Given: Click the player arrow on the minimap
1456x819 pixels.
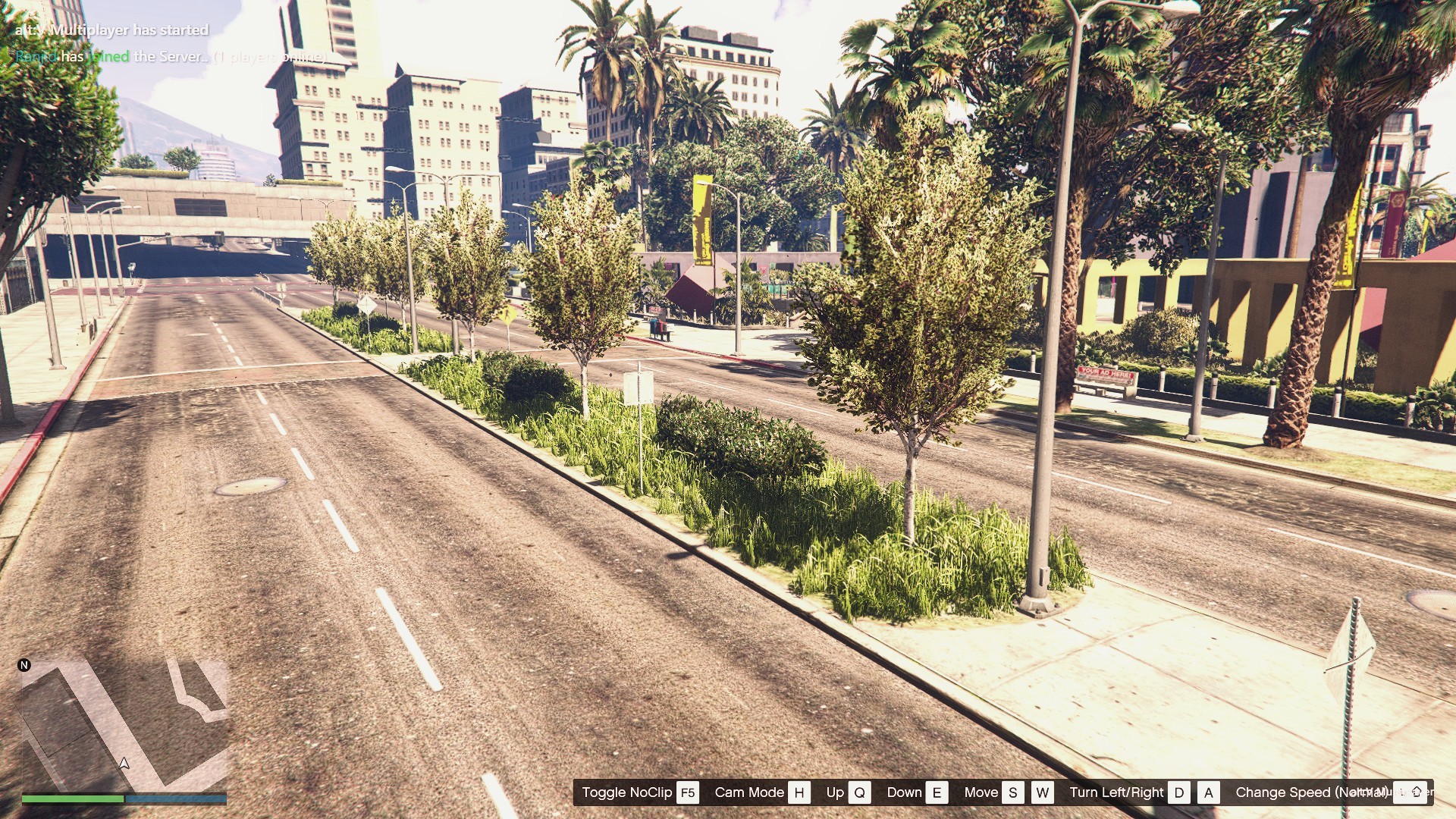Looking at the screenshot, I should (124, 763).
